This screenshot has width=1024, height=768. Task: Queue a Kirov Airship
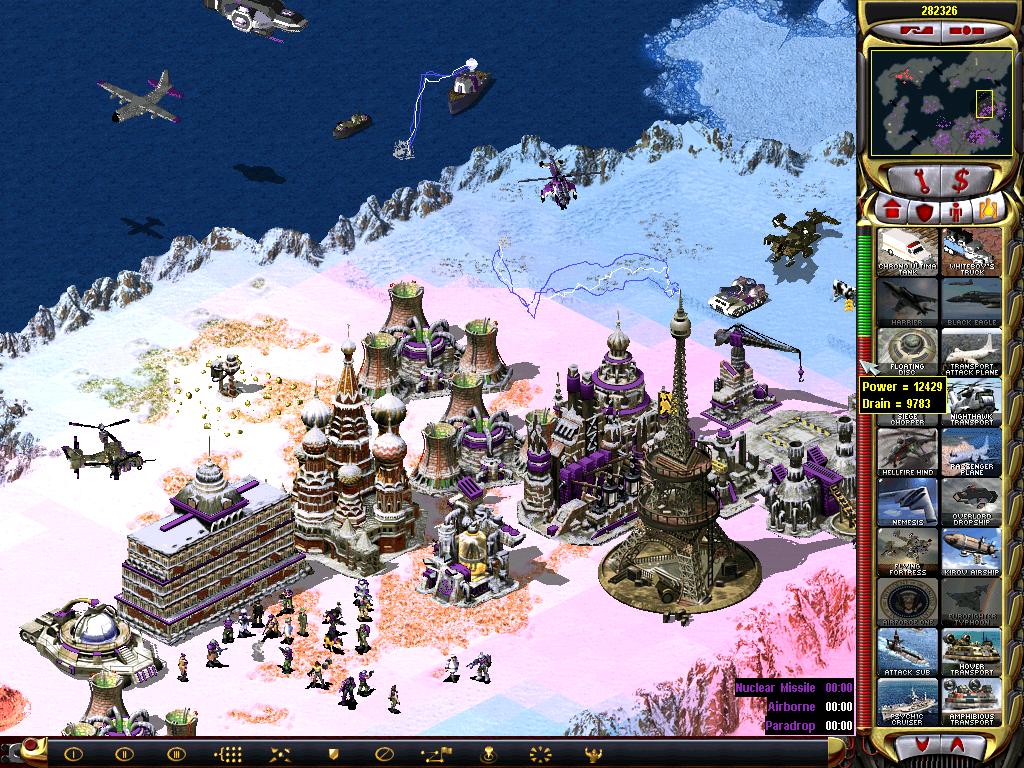[x=971, y=551]
